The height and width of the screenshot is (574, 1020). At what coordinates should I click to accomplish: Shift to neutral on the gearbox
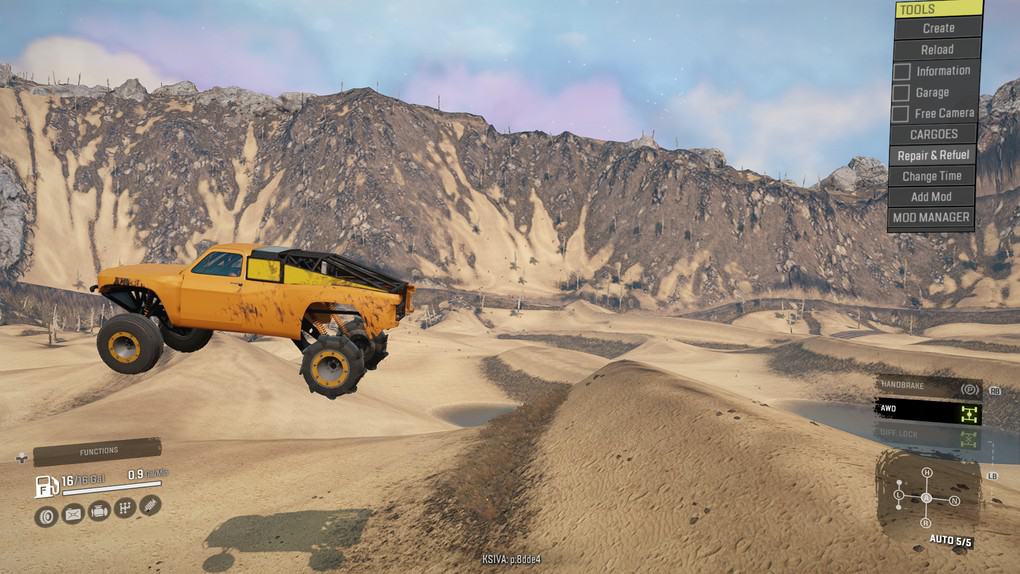tap(954, 499)
